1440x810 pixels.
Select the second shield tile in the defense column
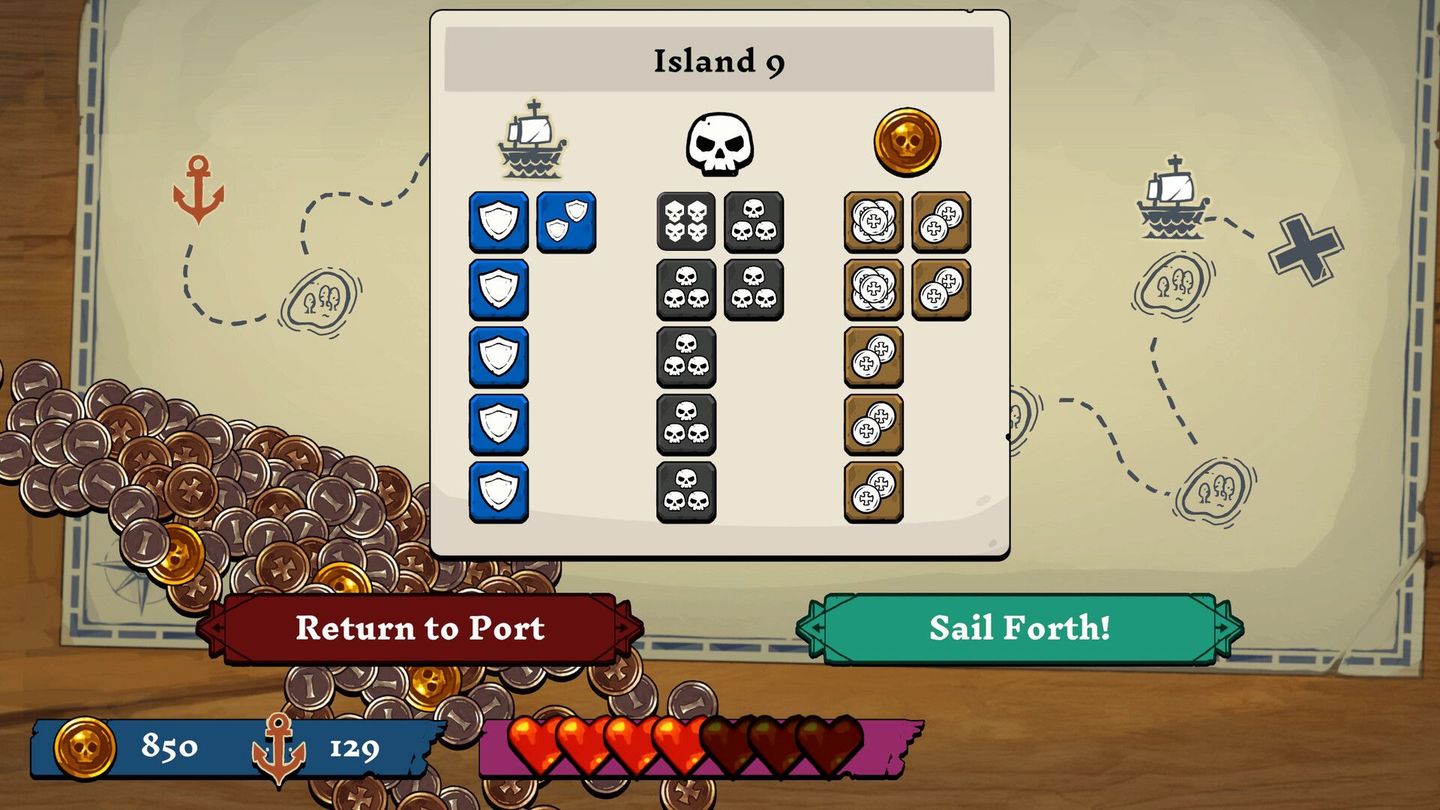pos(498,289)
